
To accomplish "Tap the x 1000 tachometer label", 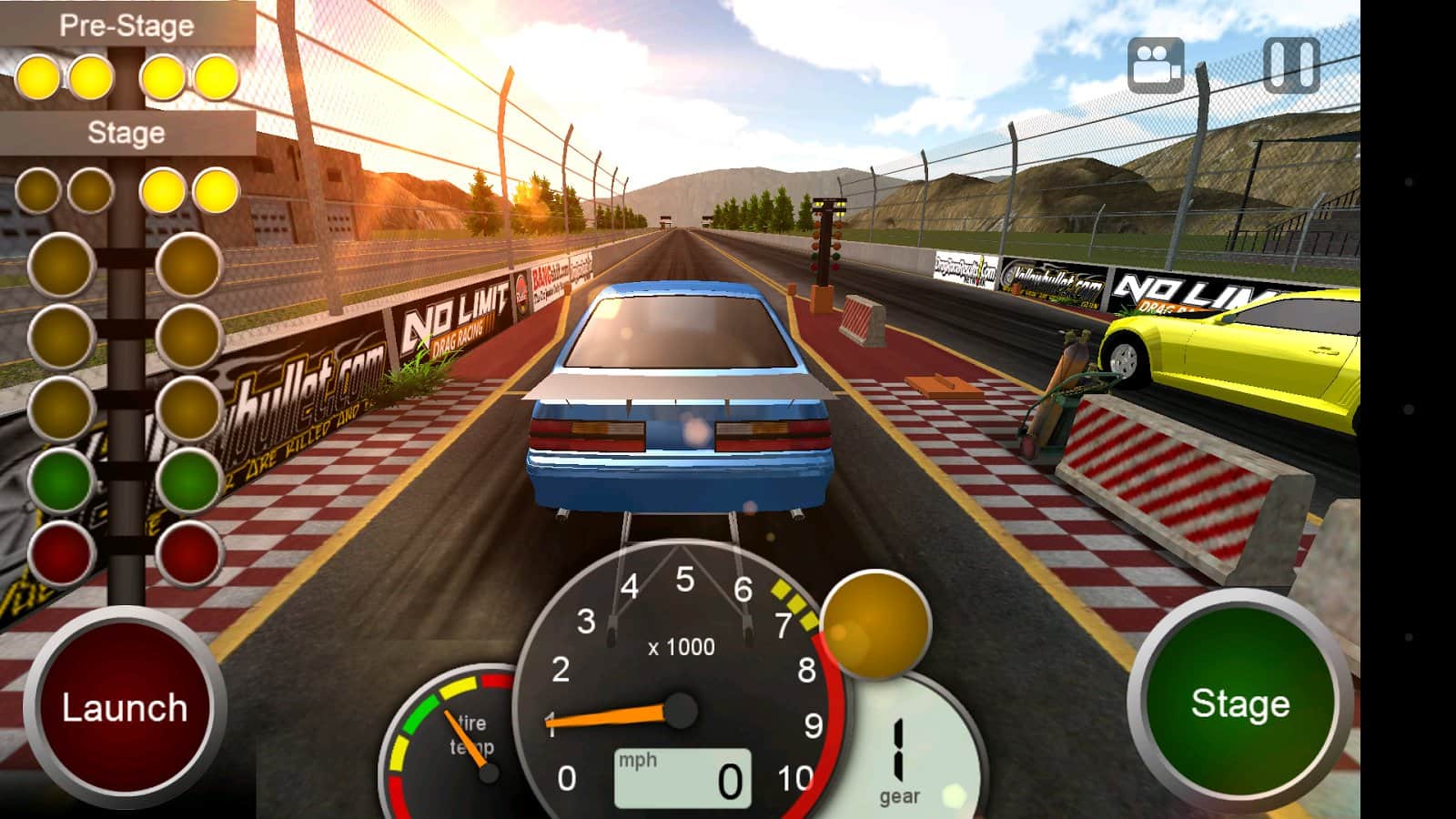I will [681, 648].
